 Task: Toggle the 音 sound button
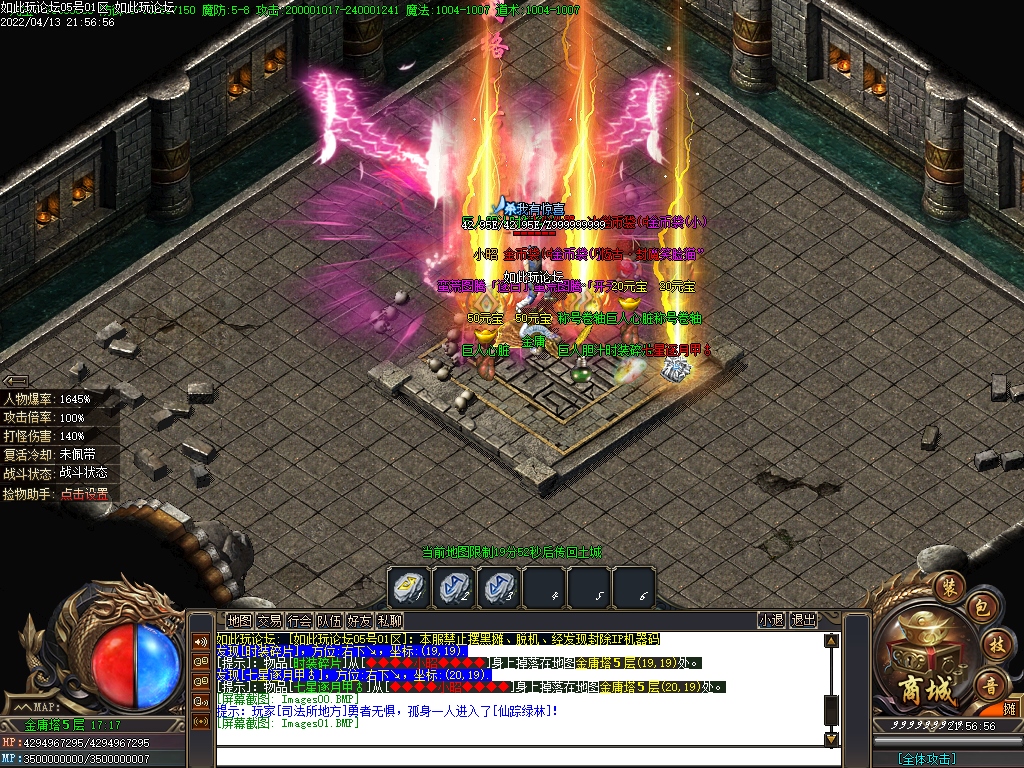point(990,684)
